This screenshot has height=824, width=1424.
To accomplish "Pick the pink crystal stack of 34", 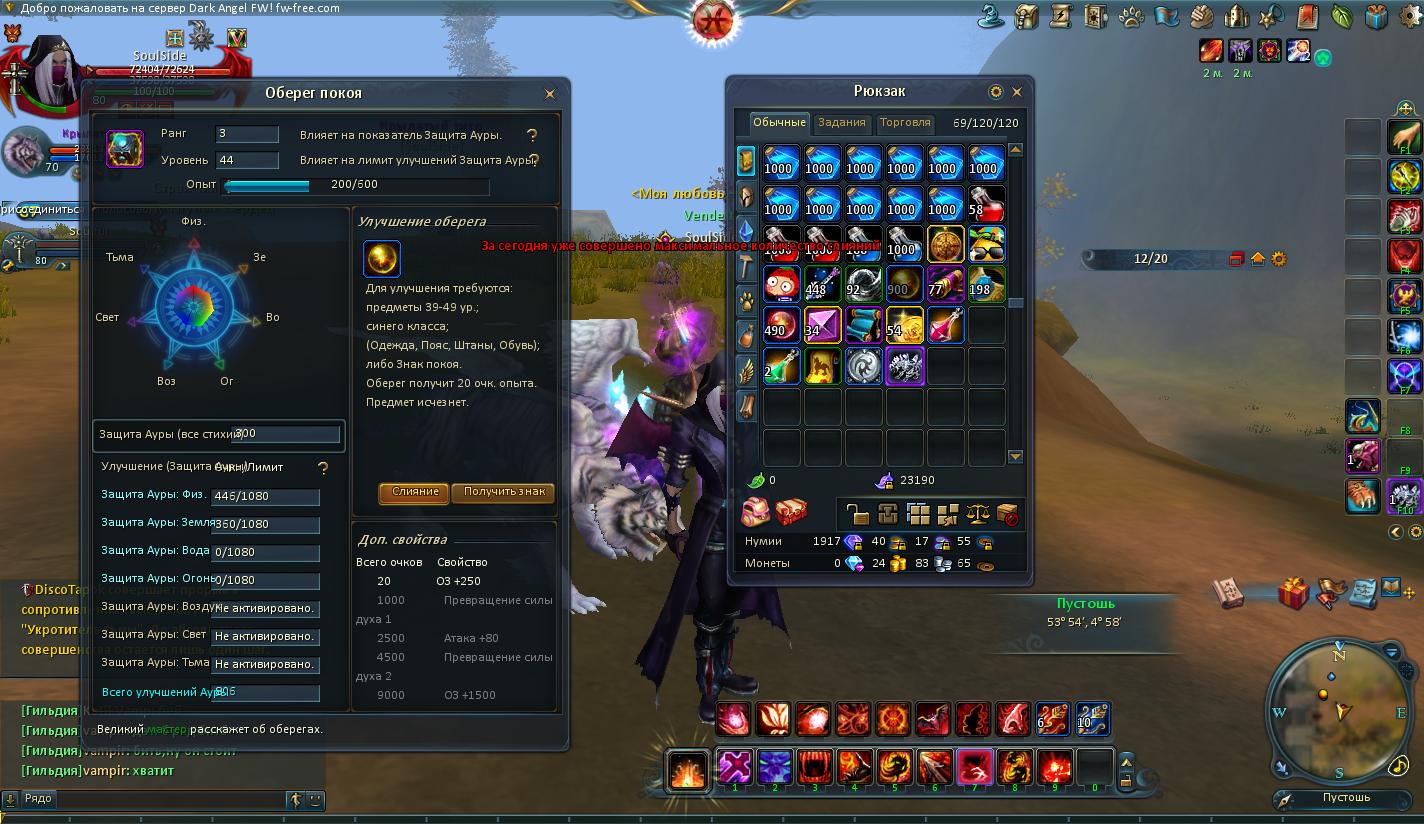I will pyautogui.click(x=822, y=326).
